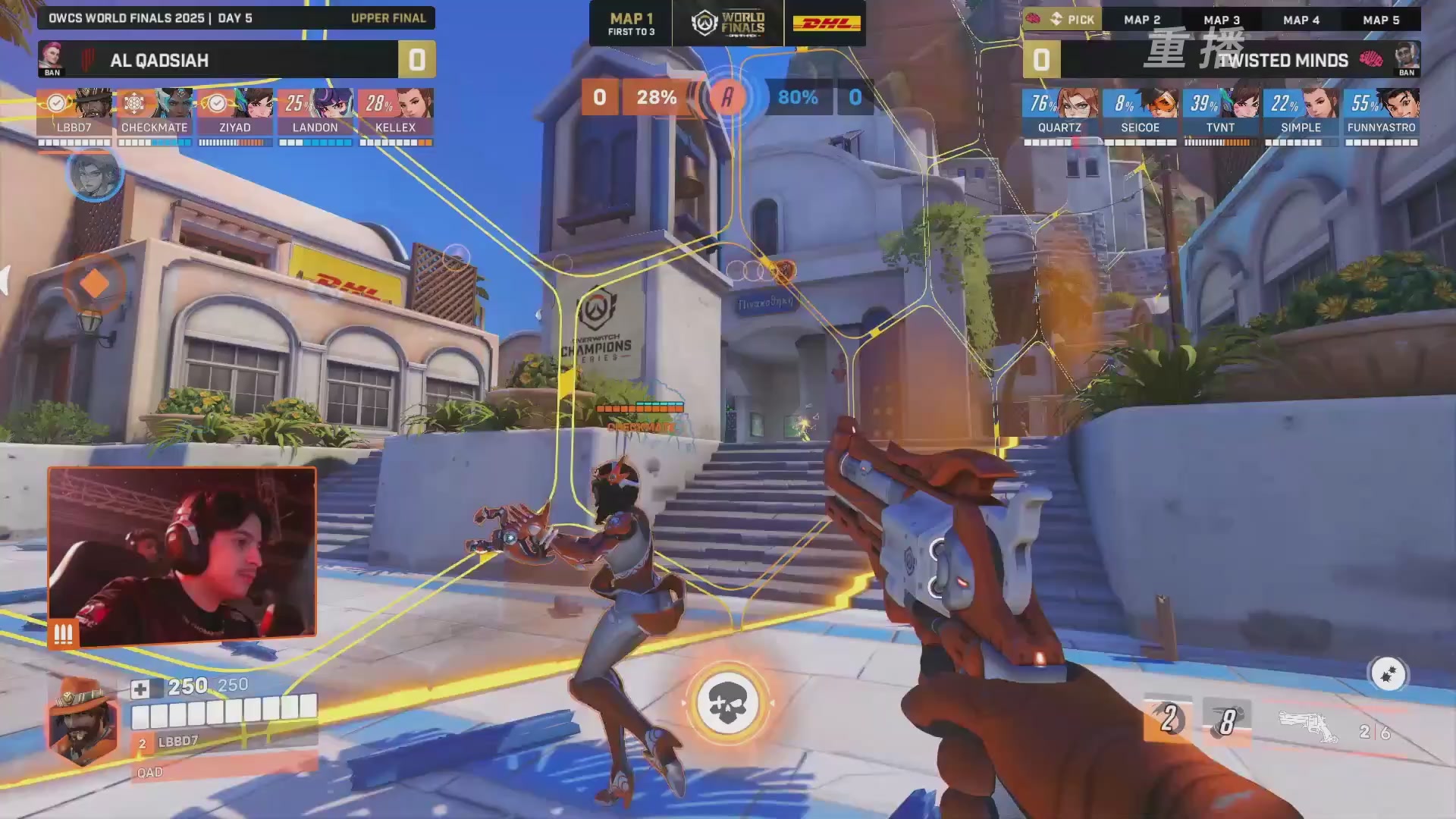Click the skull ultimate ability icon
The image size is (1456, 819).
point(727,704)
